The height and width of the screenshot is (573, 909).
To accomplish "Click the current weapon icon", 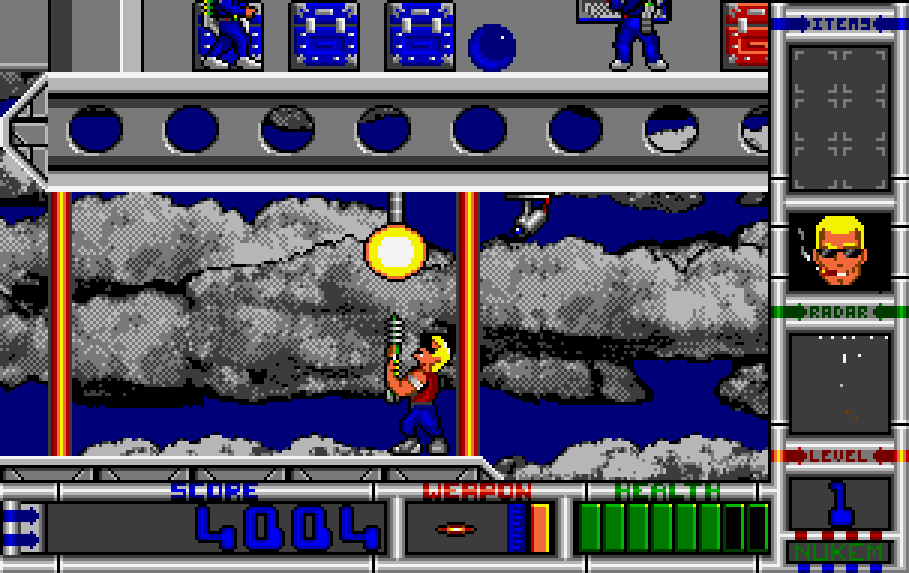I will pos(456,528).
